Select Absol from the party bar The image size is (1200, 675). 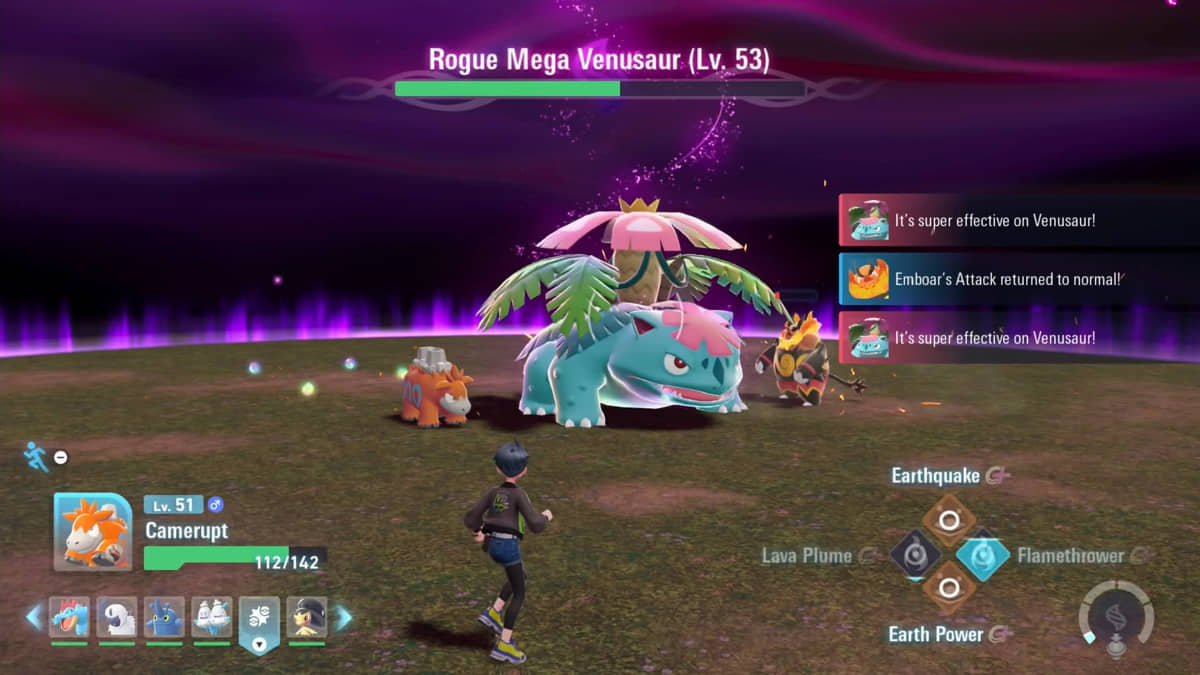coord(117,617)
